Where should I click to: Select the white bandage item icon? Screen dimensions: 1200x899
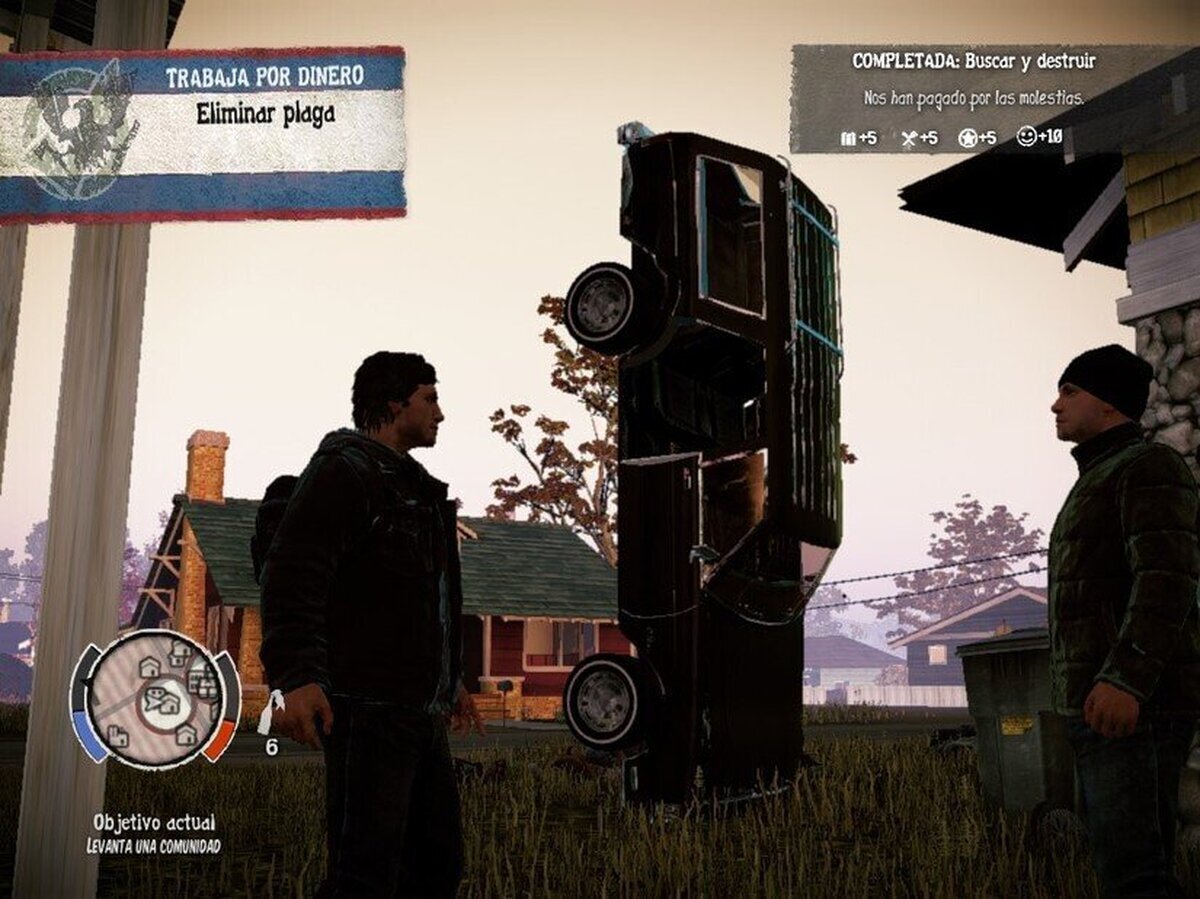coord(270,711)
